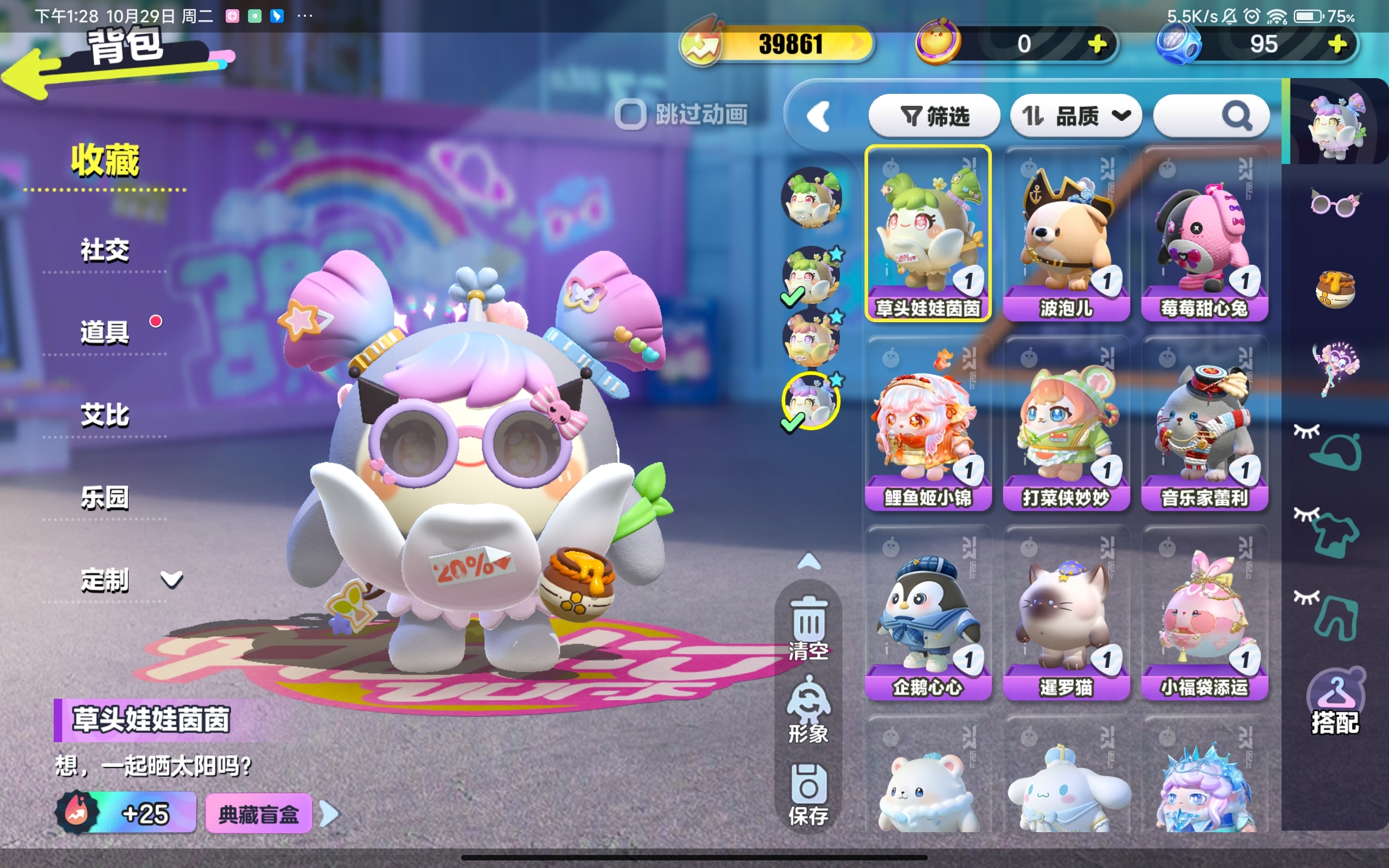Open the 品质 sort dropdown
Screen dimensions: 1389x868
click(1075, 117)
